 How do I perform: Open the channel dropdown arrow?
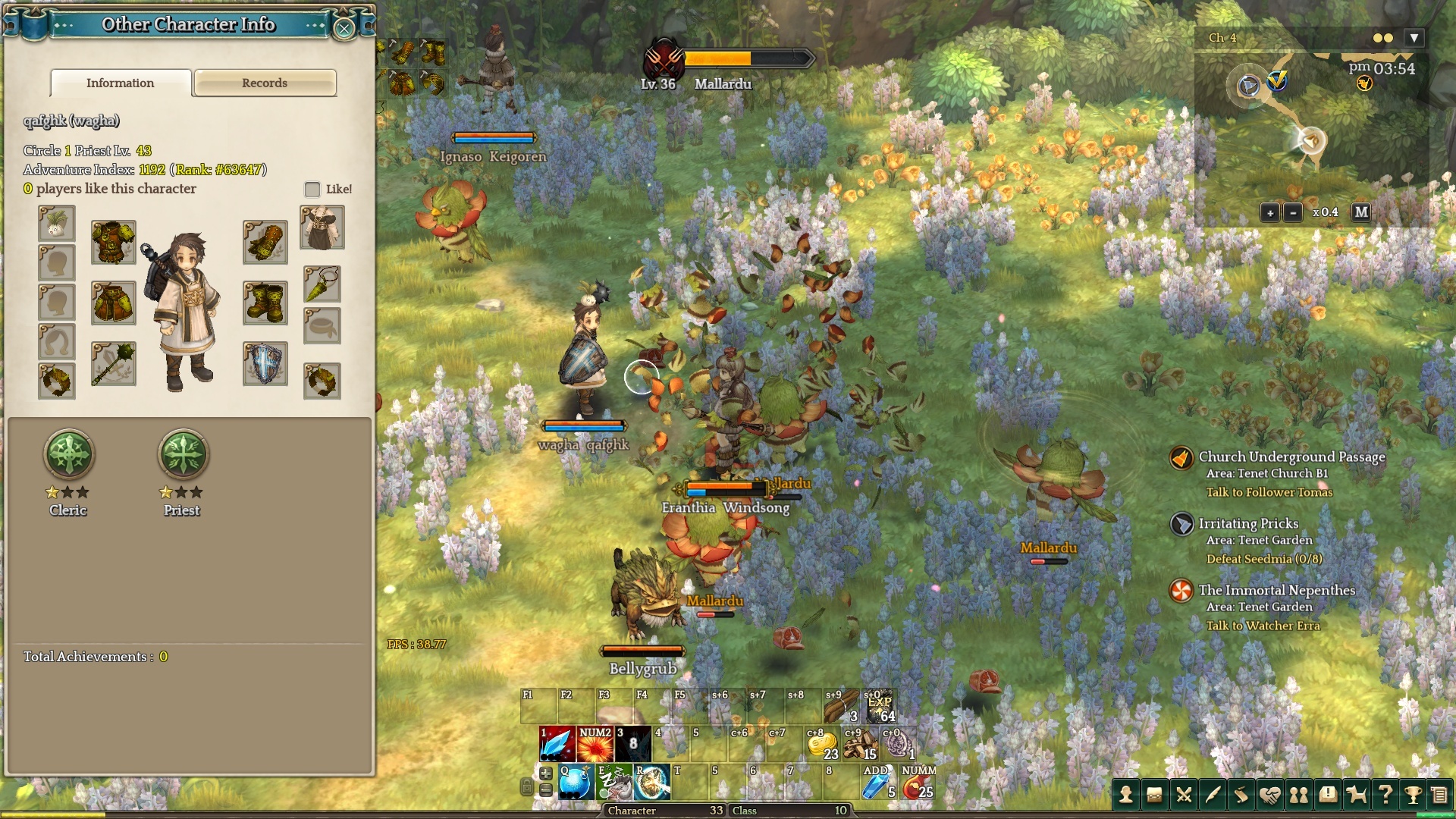[1414, 38]
